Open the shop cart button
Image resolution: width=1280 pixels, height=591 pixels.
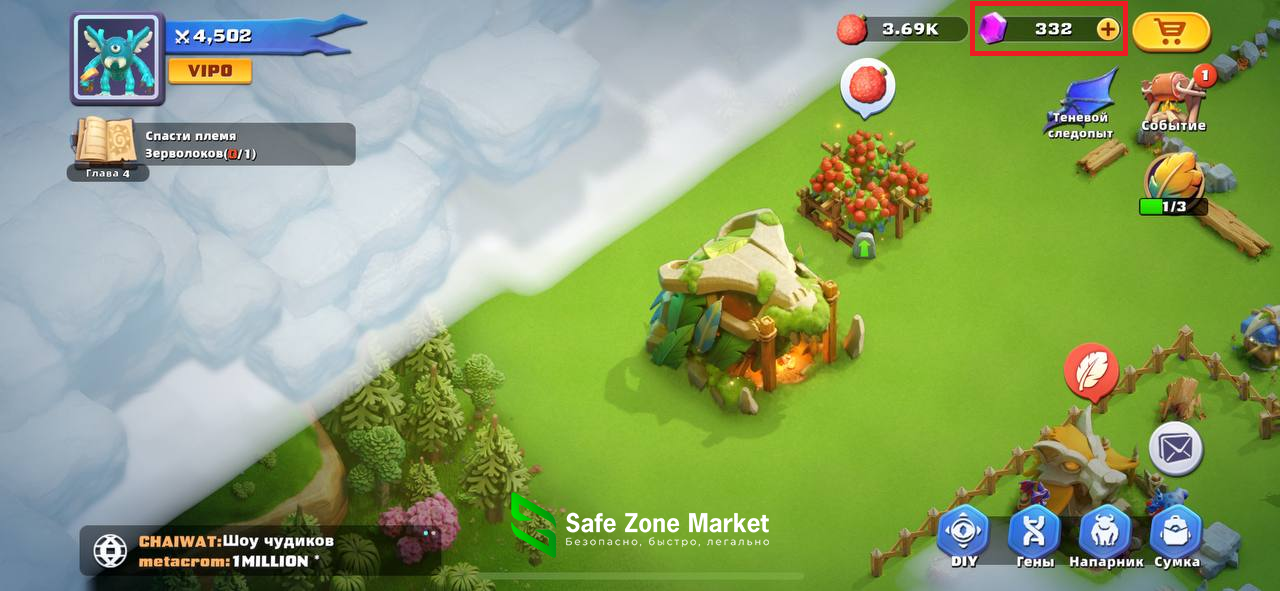pyautogui.click(x=1171, y=30)
